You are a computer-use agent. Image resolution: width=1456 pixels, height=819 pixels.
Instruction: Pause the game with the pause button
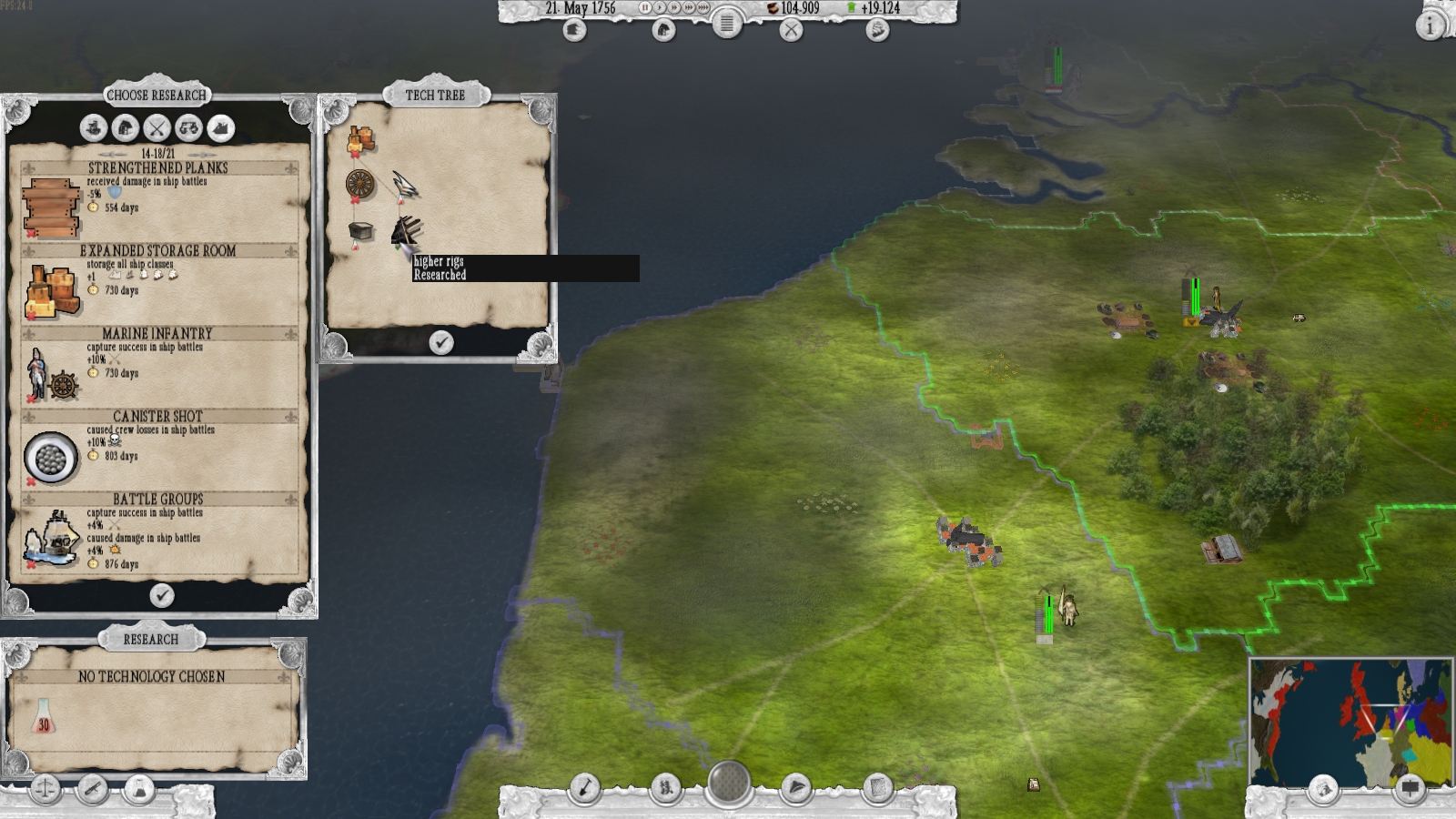(x=646, y=8)
